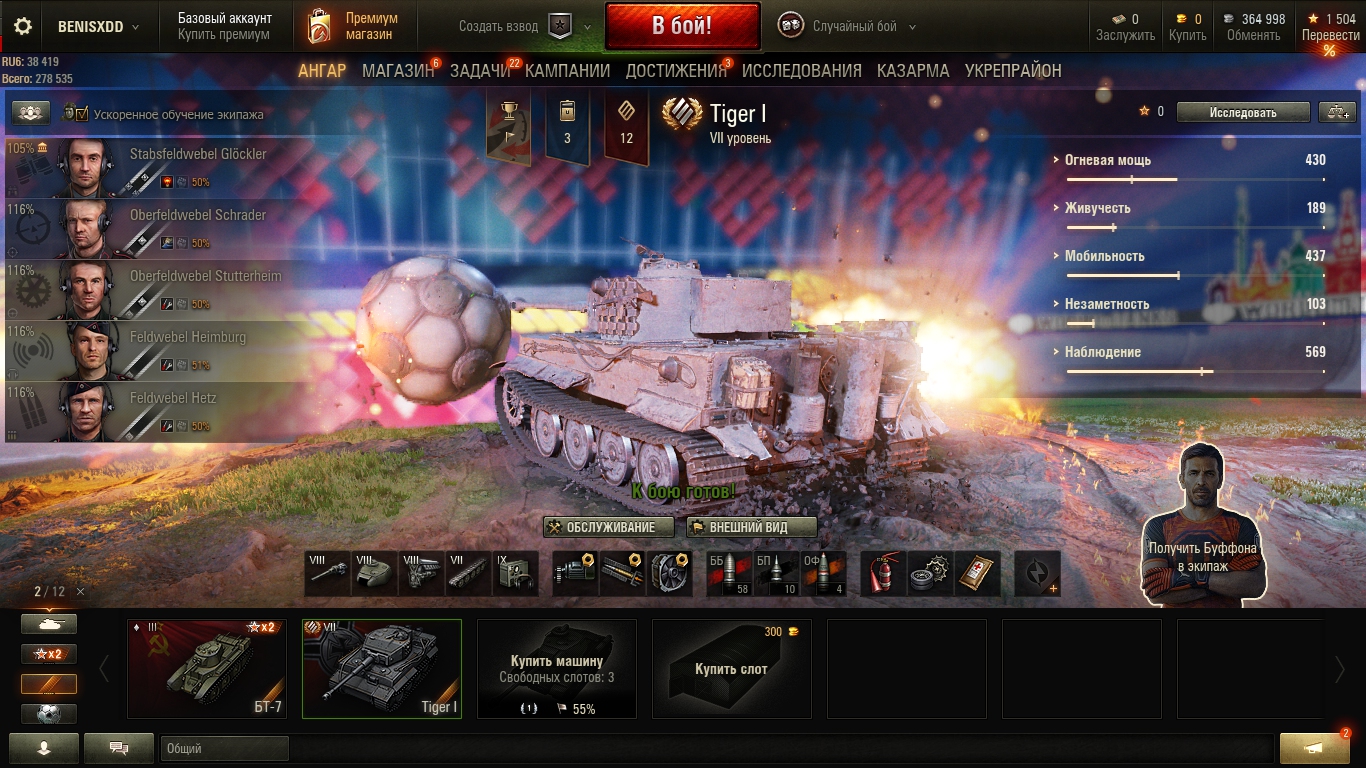Open the ЗАДАЧИ tab
Image resolution: width=1366 pixels, height=768 pixels.
(x=480, y=71)
